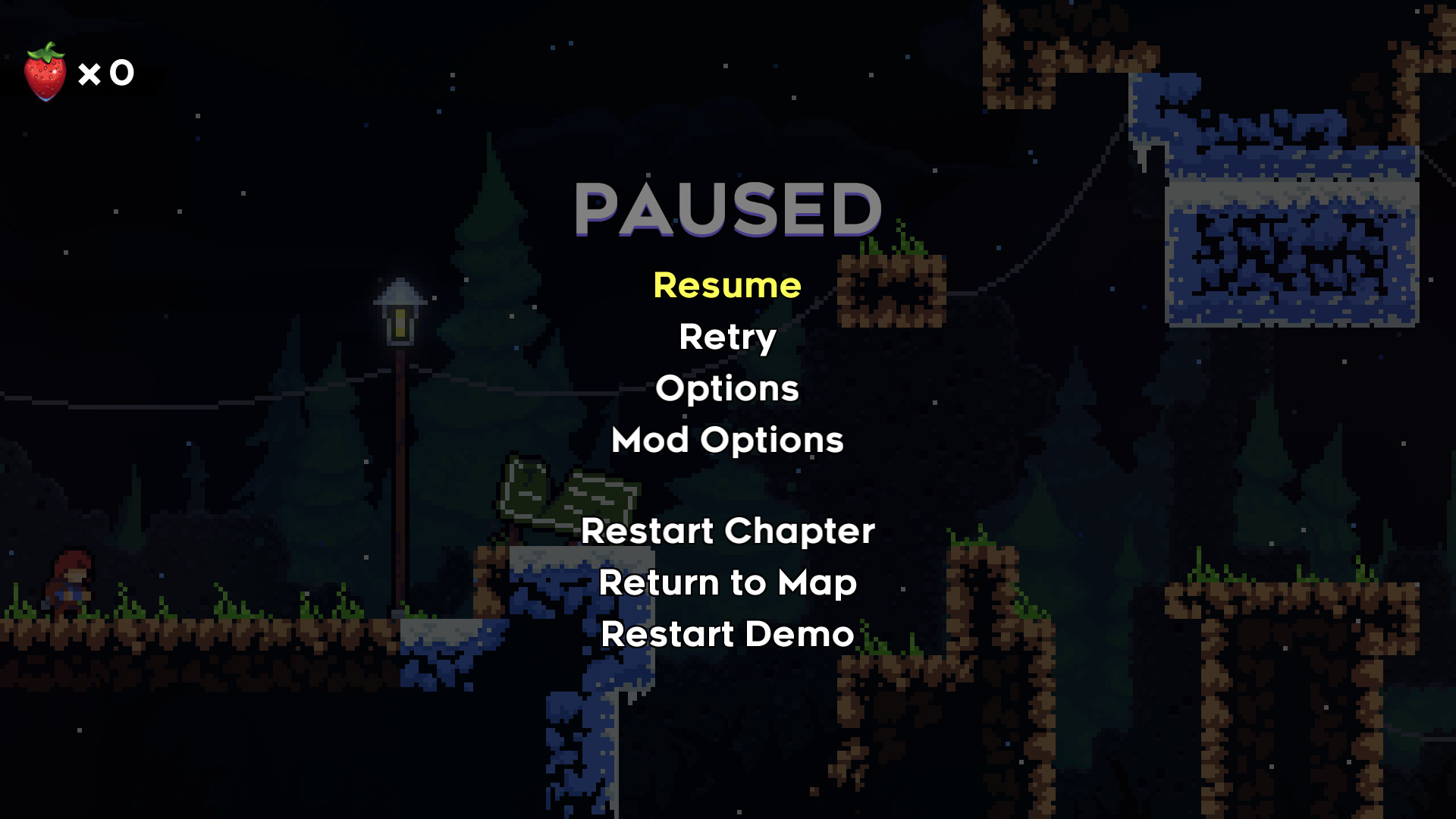Viewport: 1456px width, 819px height.
Task: Click the snowy bridge cables in the sky
Action: (1077, 167)
